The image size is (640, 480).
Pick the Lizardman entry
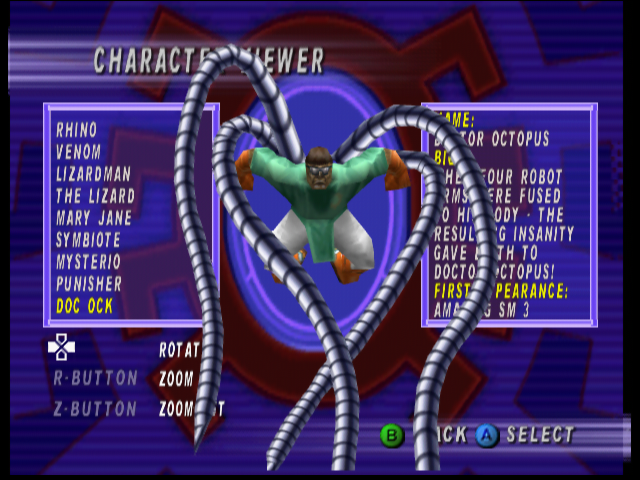tap(94, 174)
